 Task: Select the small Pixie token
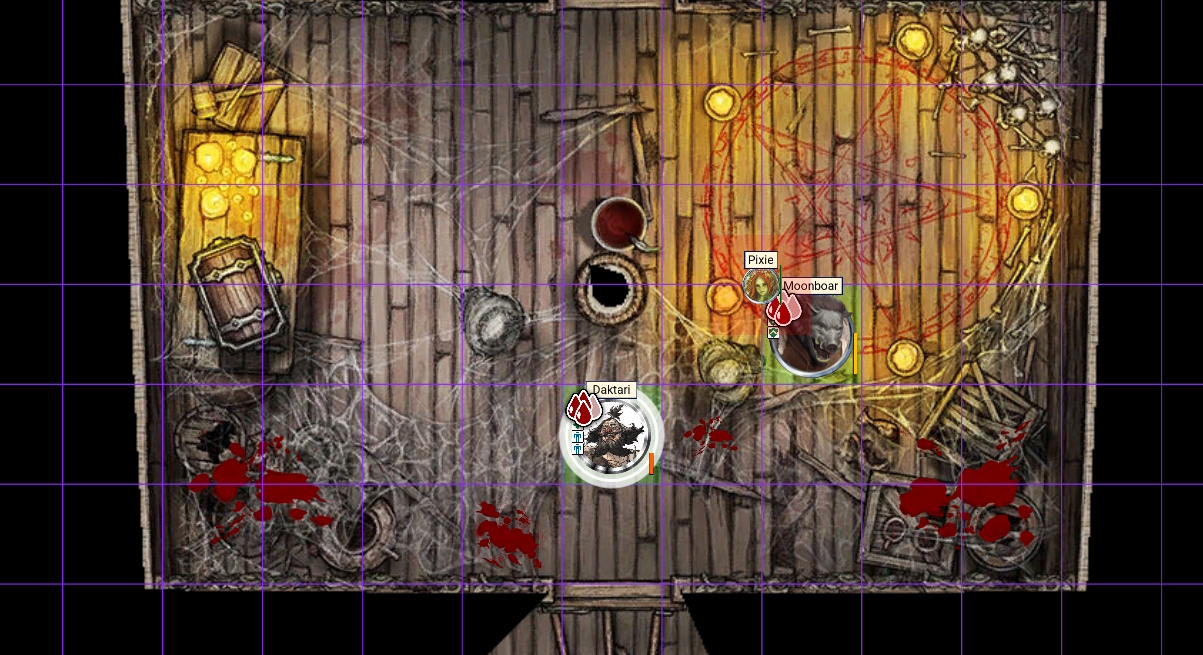pyautogui.click(x=760, y=286)
